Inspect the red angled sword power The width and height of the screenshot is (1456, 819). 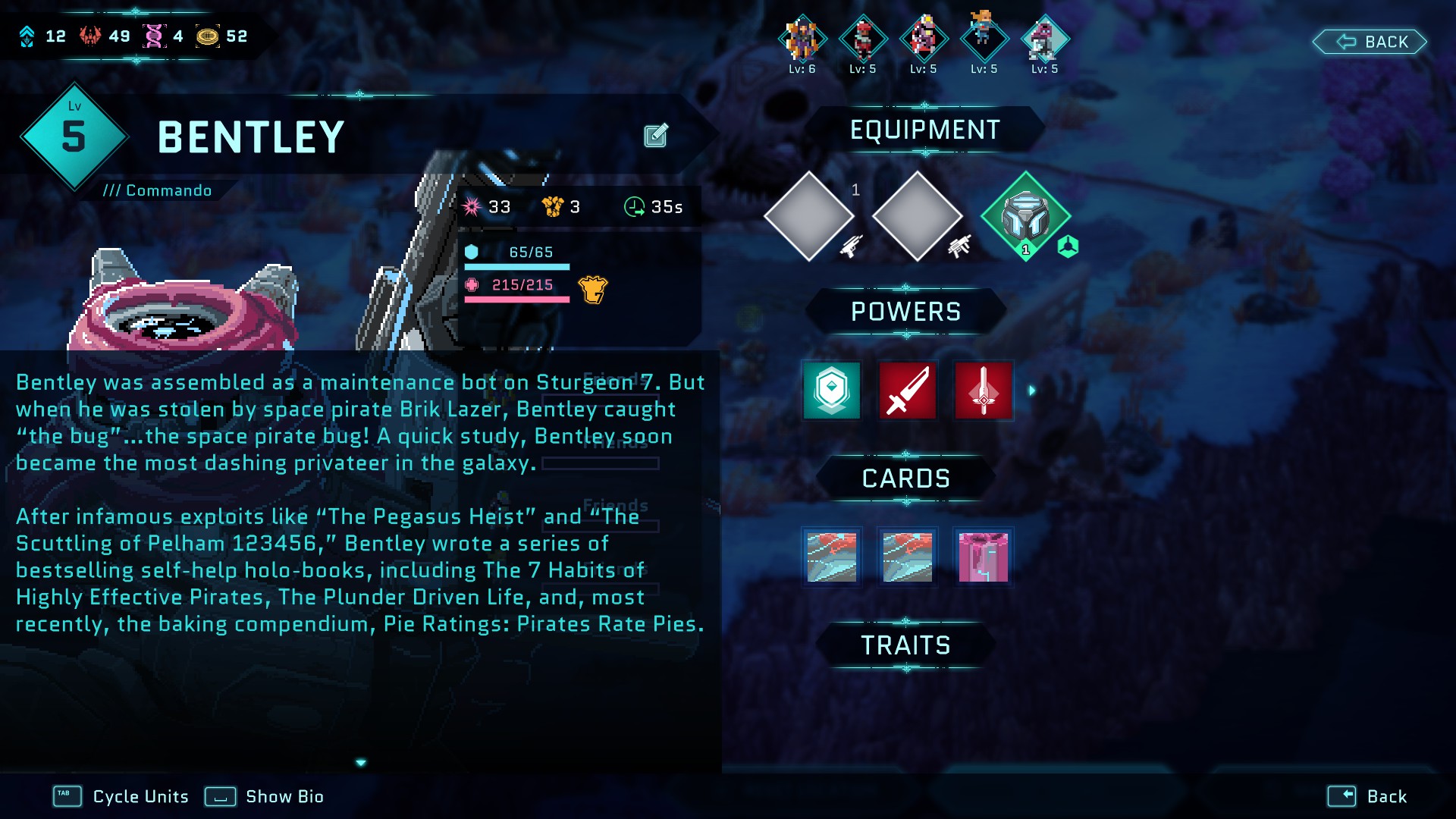click(908, 391)
